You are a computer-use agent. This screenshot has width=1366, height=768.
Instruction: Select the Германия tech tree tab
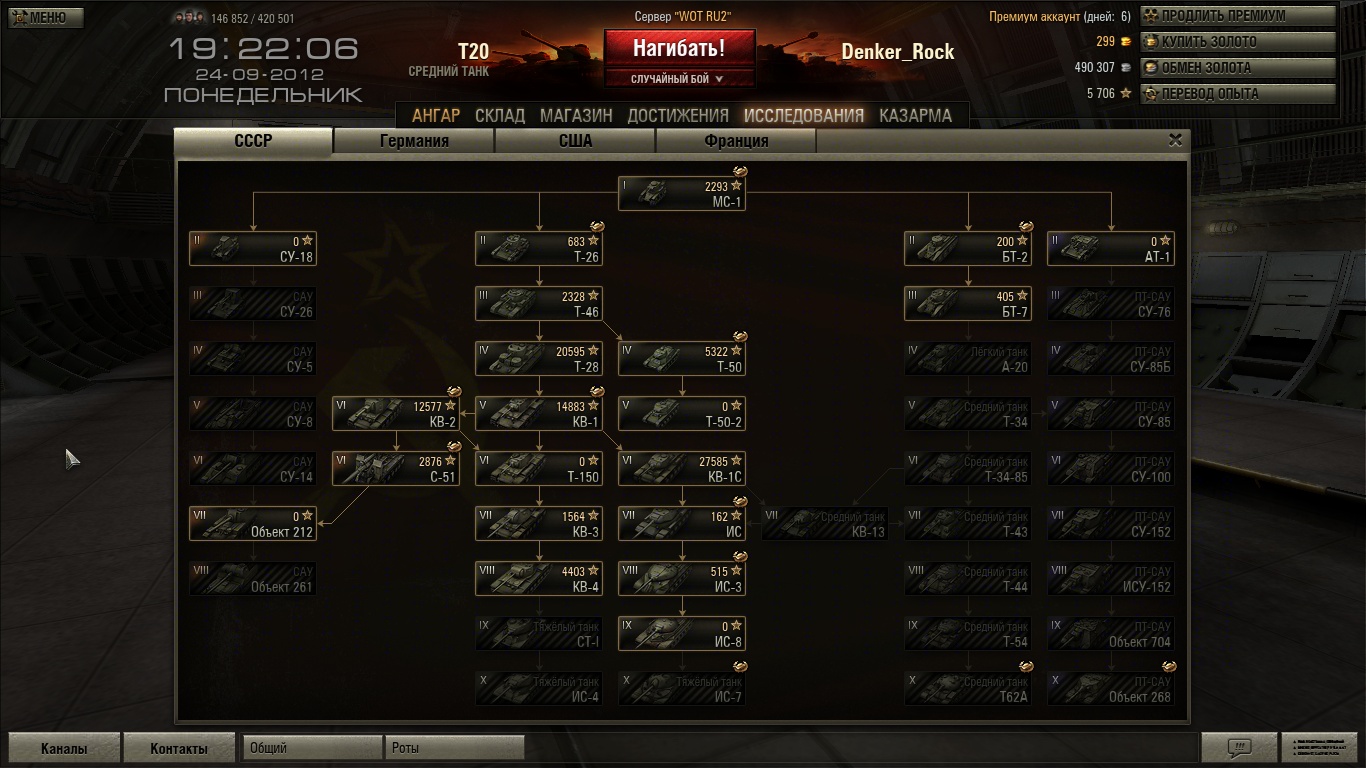[414, 141]
